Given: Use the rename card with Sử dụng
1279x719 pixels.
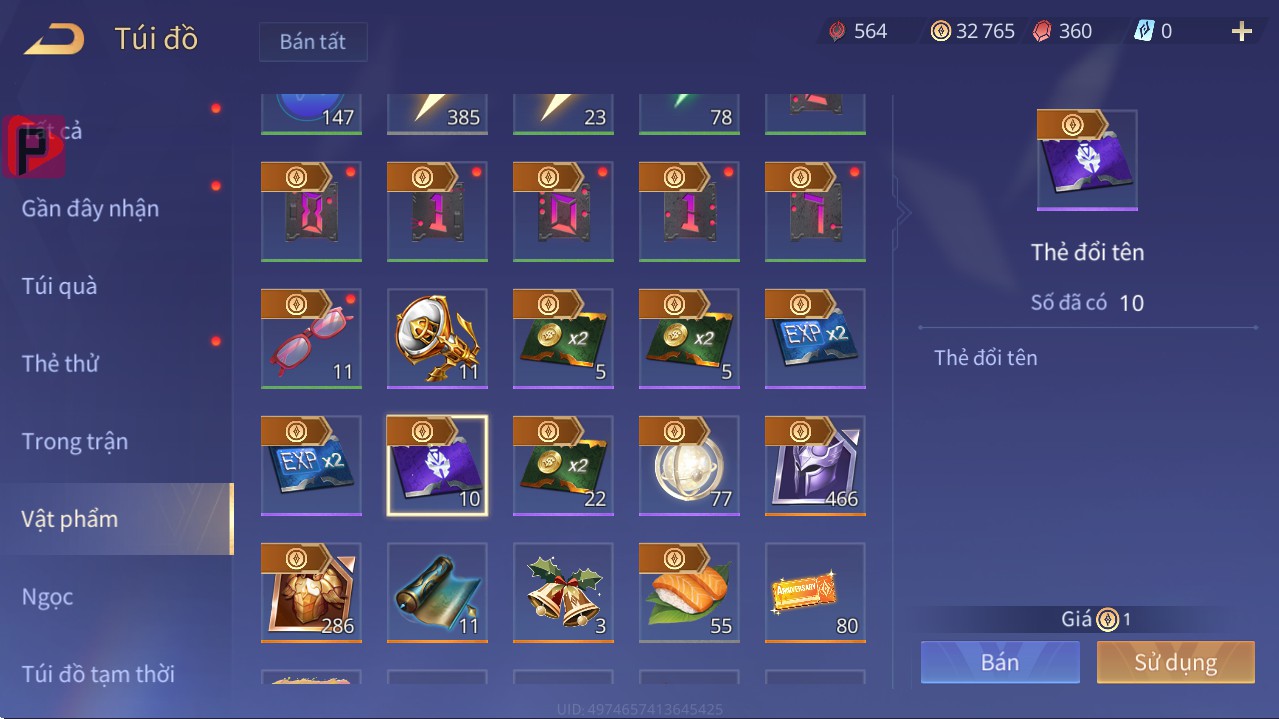Looking at the screenshot, I should click(1175, 662).
